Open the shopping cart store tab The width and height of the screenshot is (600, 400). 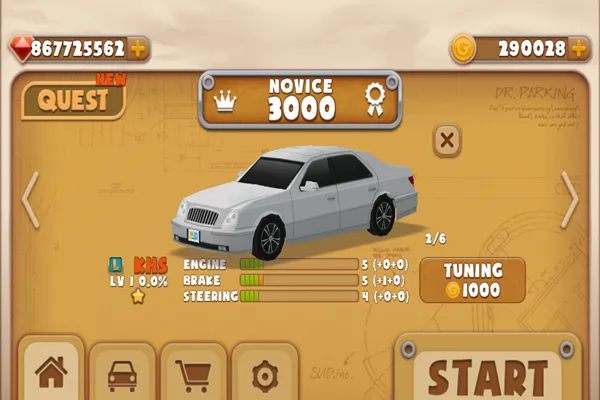(193, 375)
